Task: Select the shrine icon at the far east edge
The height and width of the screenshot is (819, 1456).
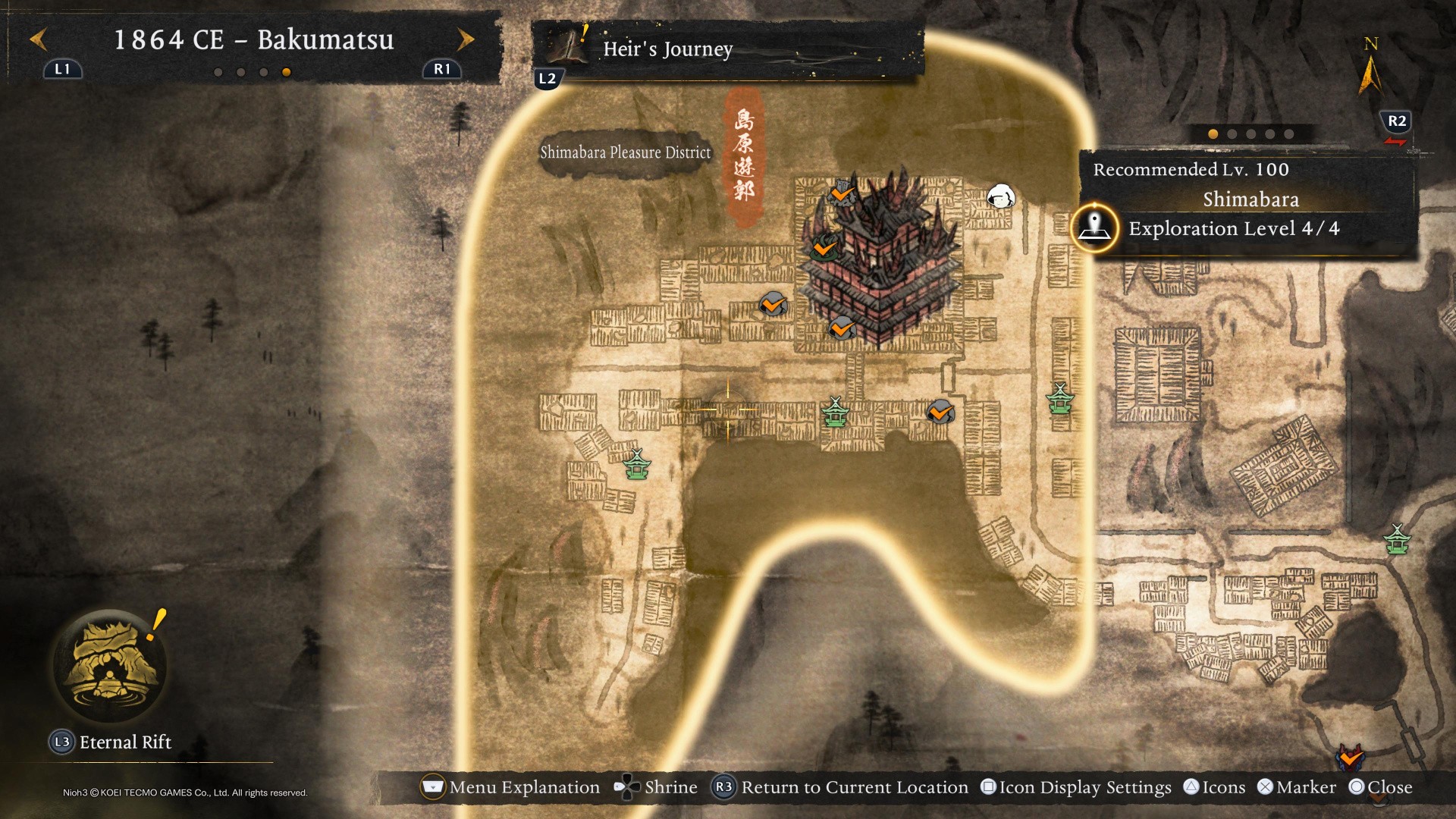Action: pos(1397,540)
